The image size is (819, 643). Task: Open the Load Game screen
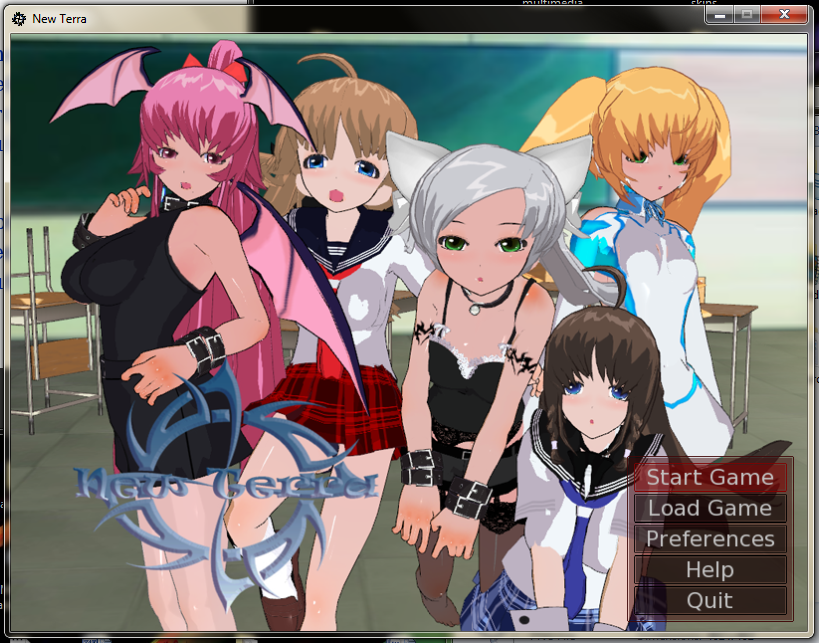coord(710,508)
